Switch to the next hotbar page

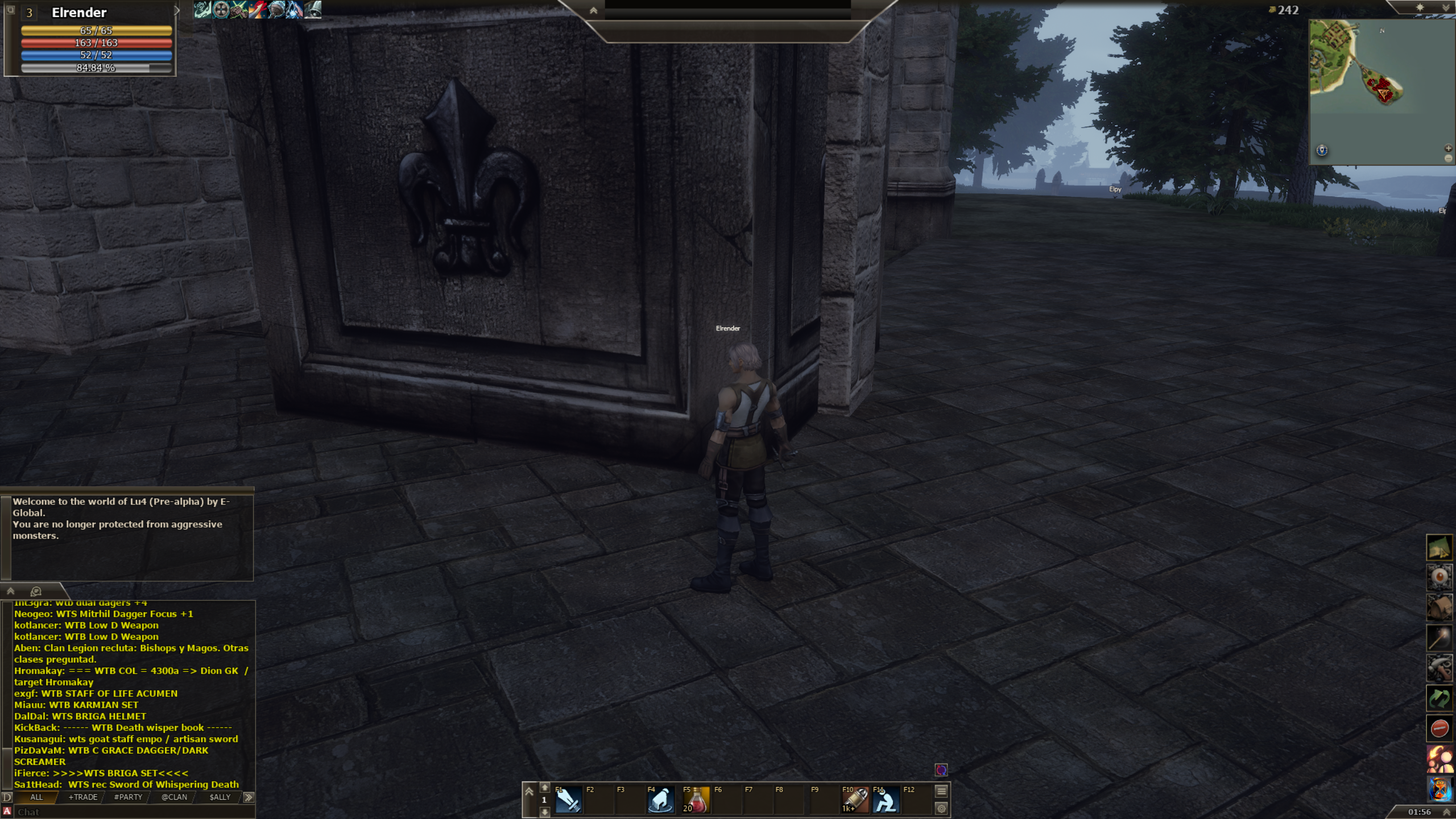[x=544, y=812]
